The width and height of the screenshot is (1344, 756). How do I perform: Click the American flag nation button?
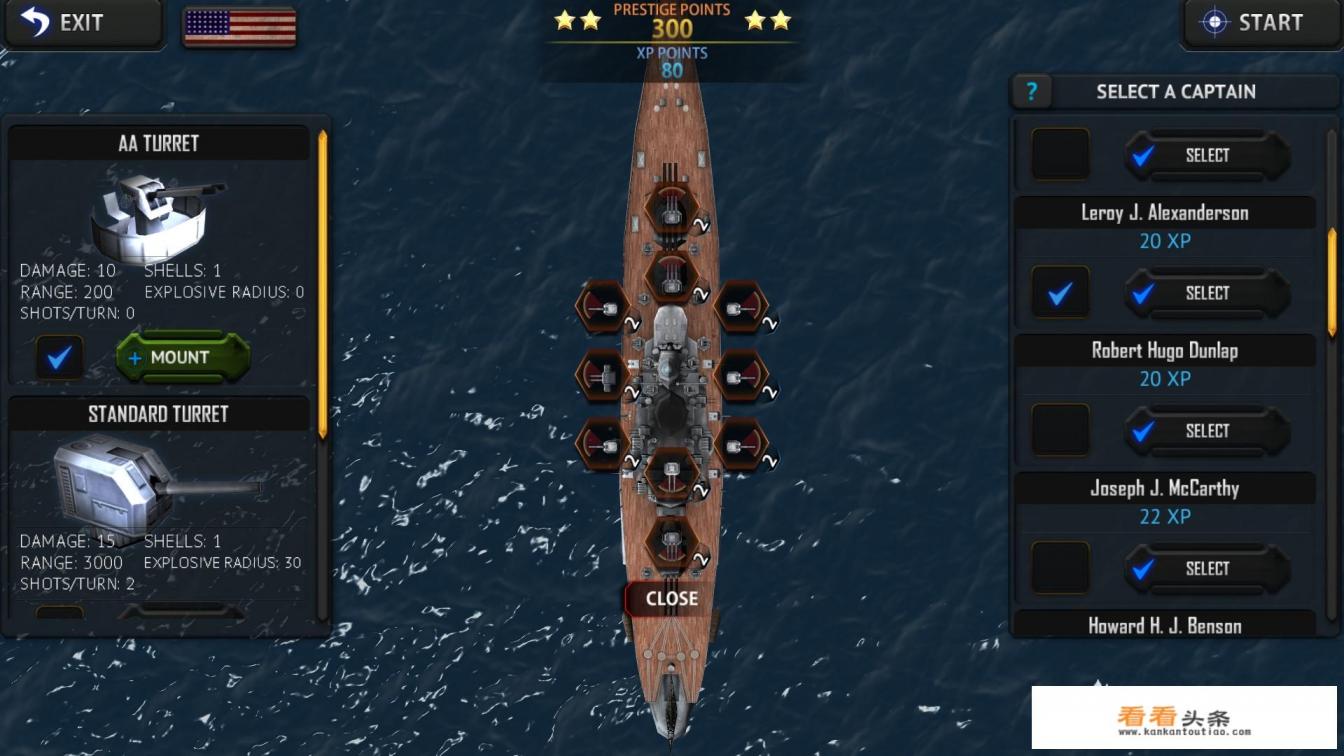point(239,27)
